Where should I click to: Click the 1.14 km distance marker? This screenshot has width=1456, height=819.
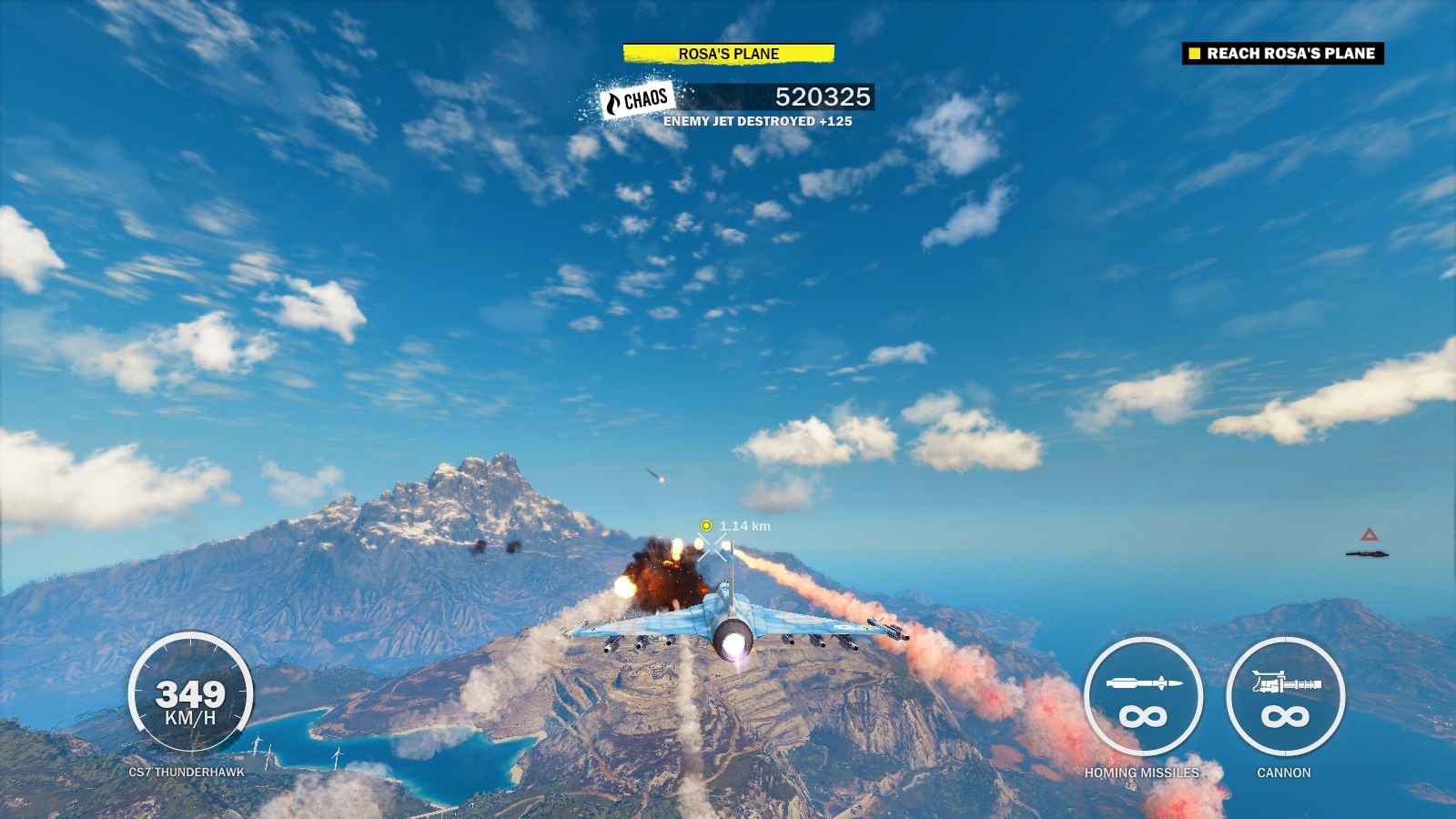tap(746, 524)
